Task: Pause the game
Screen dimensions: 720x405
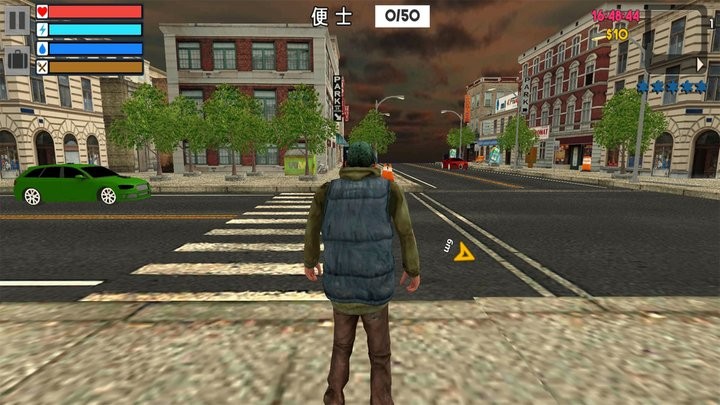Action: [17, 20]
